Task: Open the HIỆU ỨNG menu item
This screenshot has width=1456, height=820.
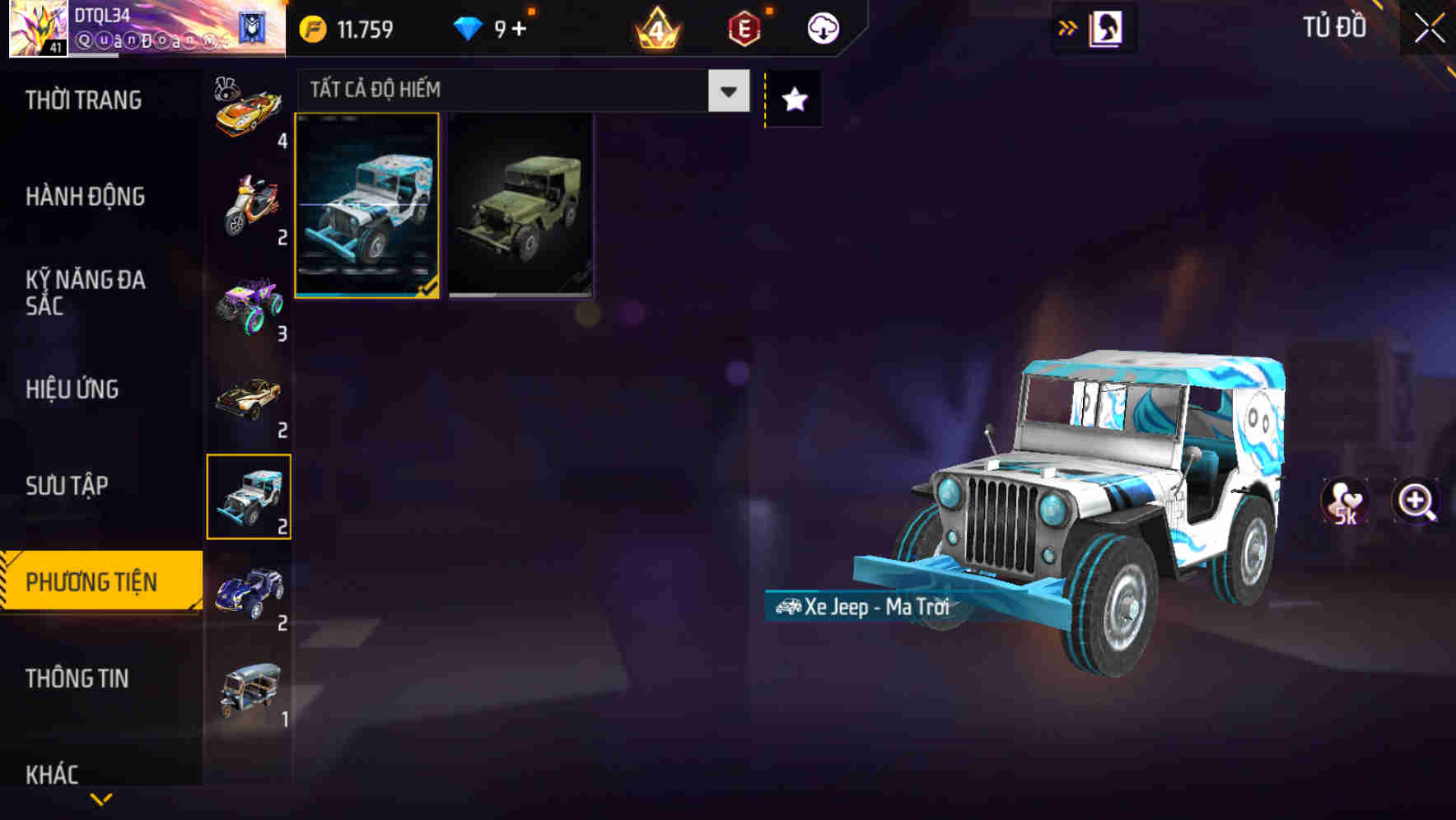Action: [74, 389]
